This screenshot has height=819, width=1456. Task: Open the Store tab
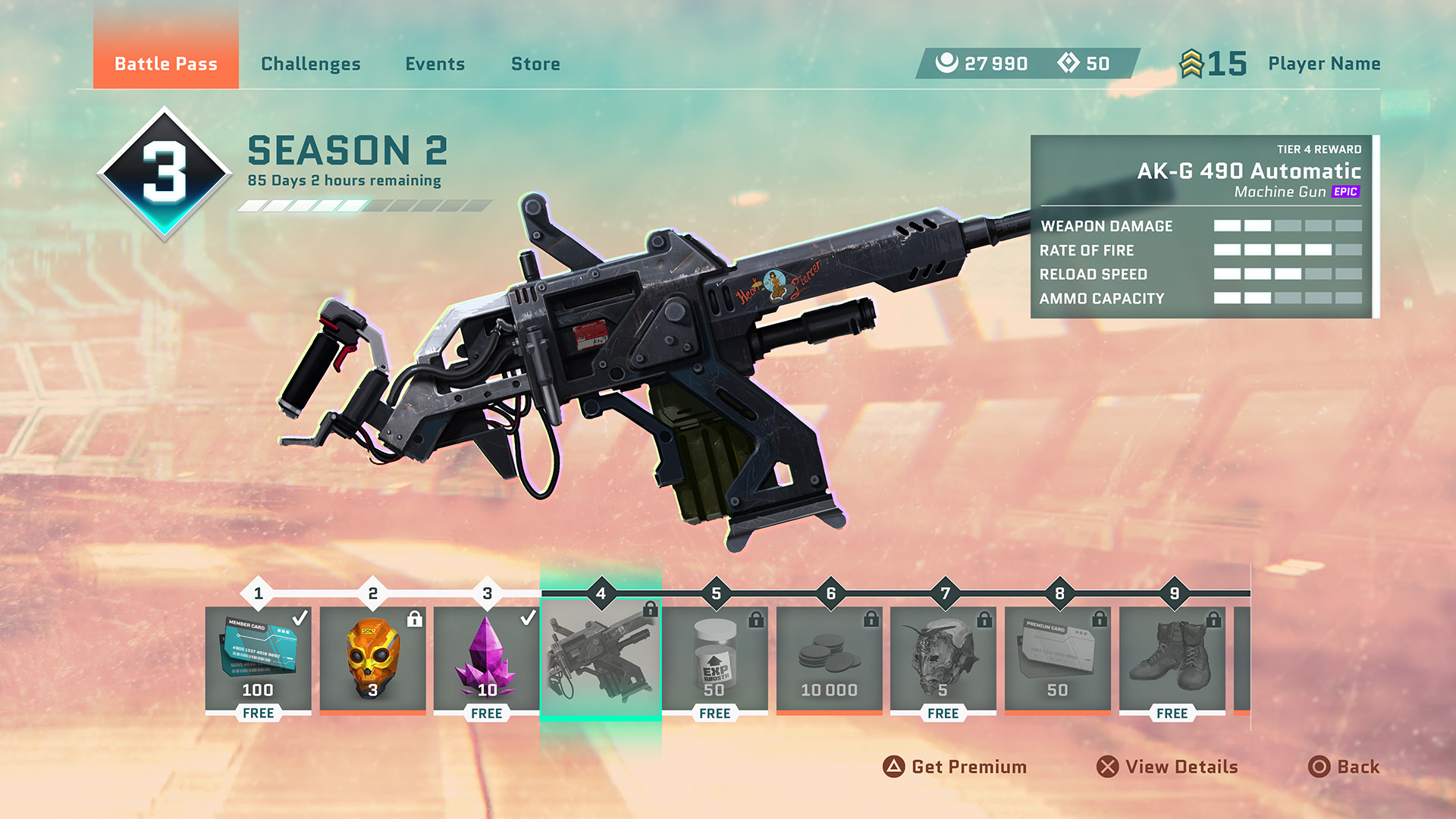[535, 64]
